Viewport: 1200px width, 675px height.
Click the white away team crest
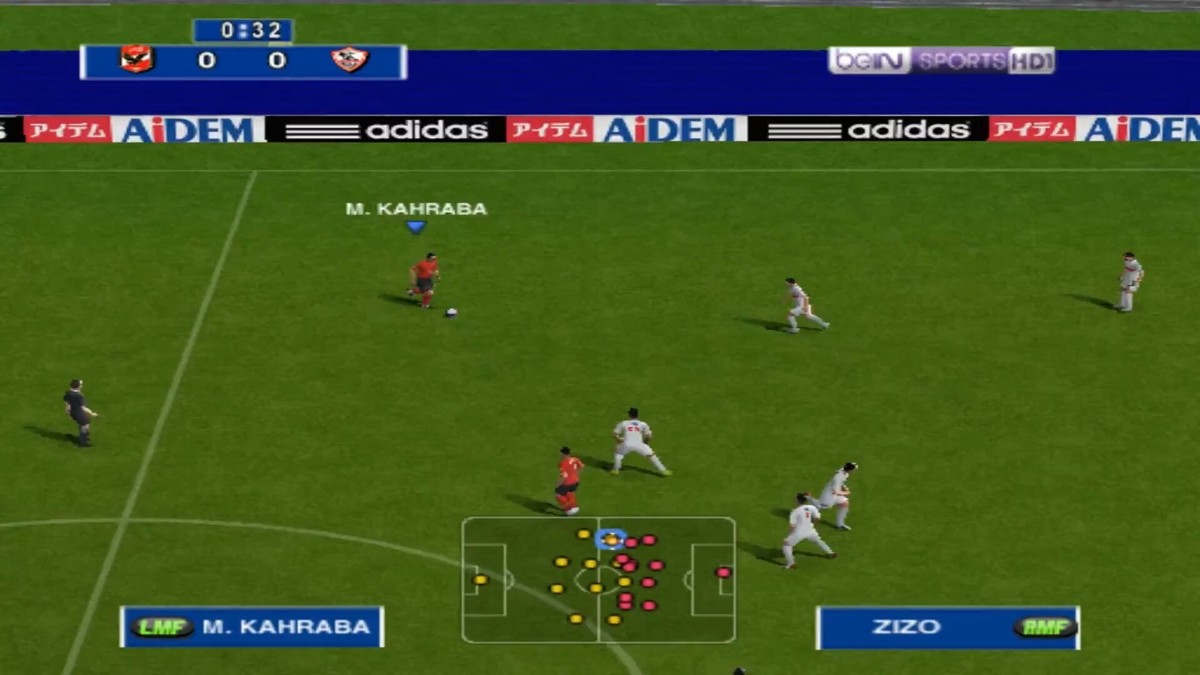point(350,60)
